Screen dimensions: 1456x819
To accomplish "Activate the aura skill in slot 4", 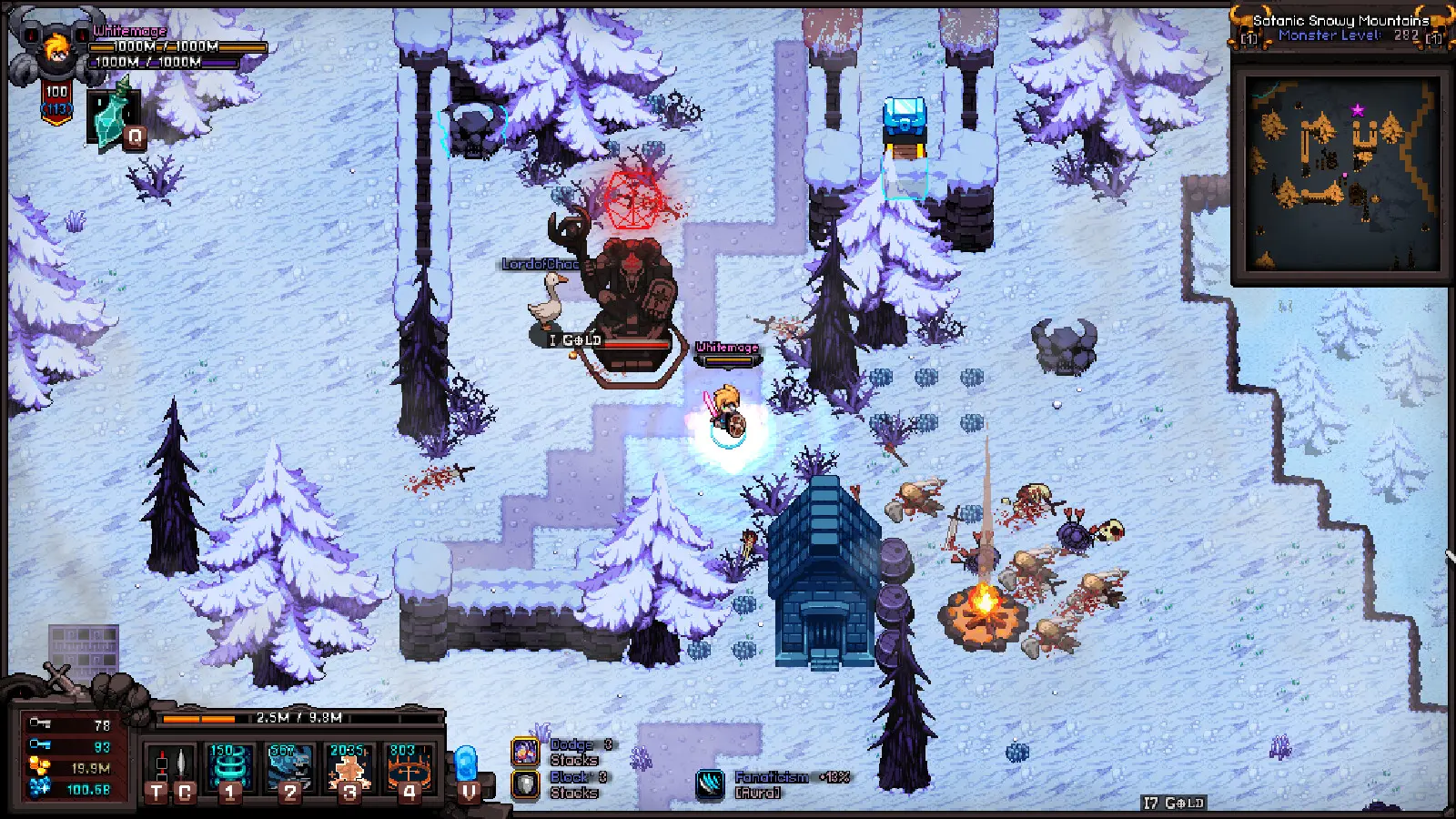I will tap(407, 764).
